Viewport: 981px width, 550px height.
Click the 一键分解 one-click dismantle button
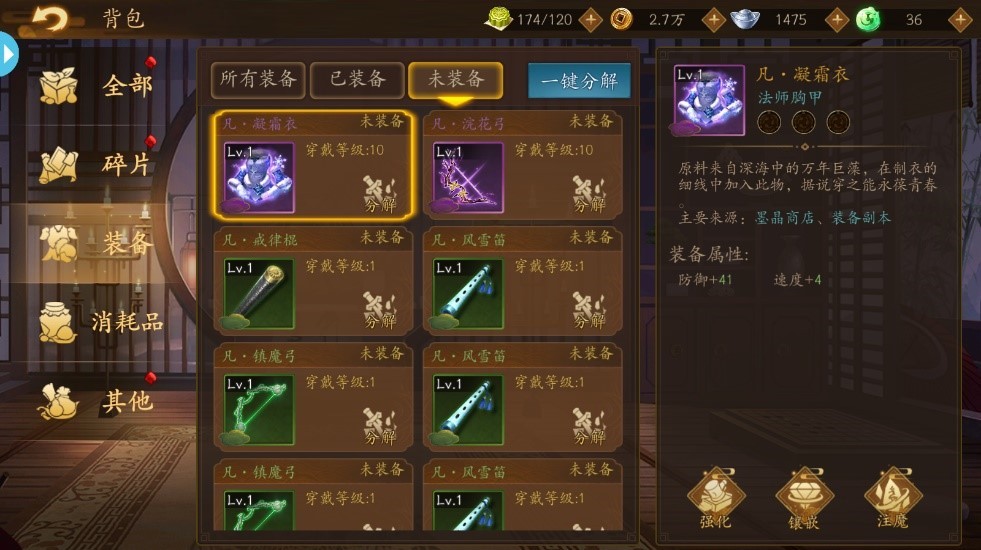tap(579, 81)
